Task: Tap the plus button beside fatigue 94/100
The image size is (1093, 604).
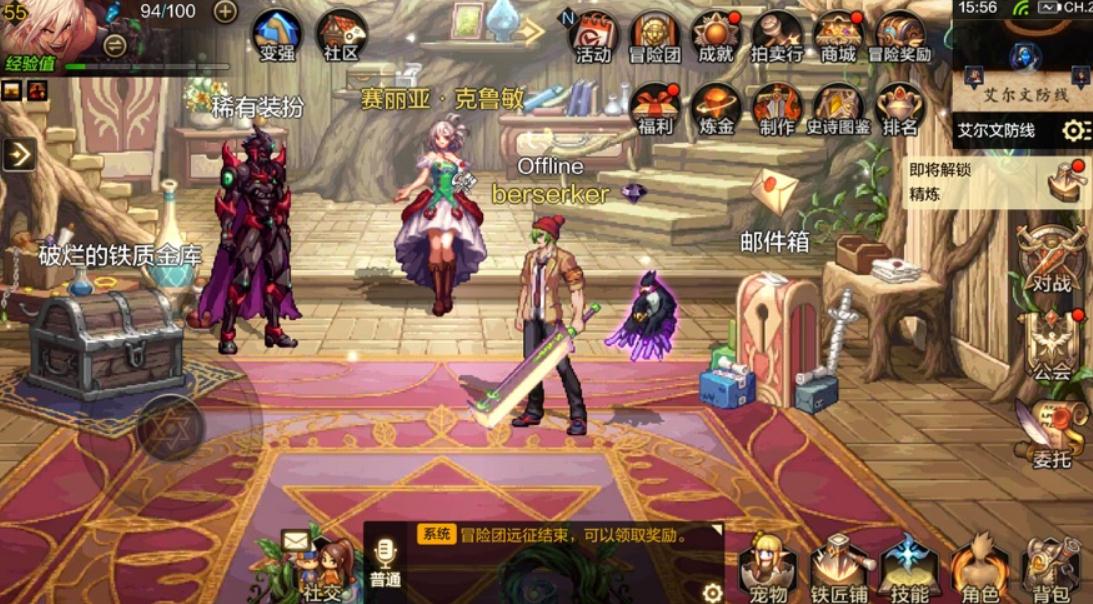Action: point(226,12)
